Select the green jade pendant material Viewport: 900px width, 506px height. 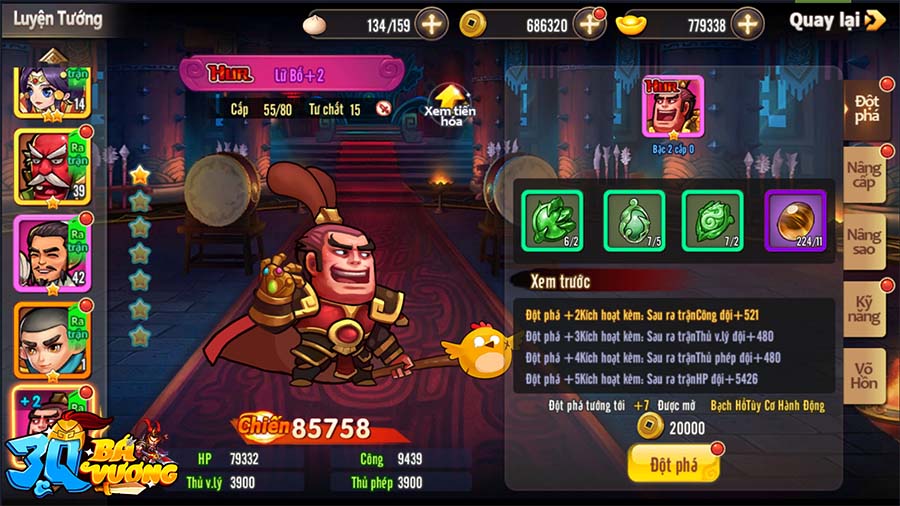click(x=633, y=220)
